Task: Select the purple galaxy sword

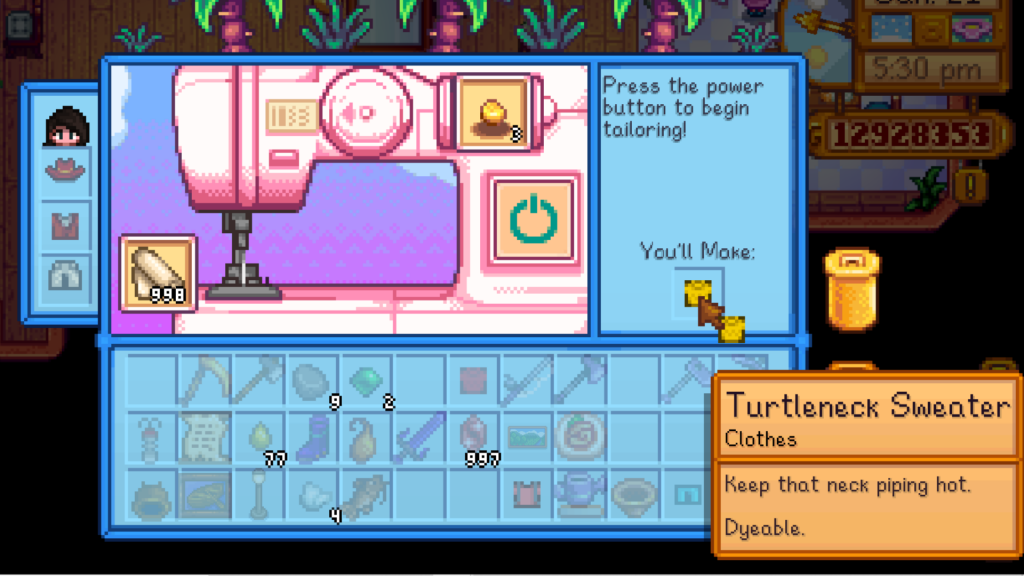Action: tap(420, 437)
